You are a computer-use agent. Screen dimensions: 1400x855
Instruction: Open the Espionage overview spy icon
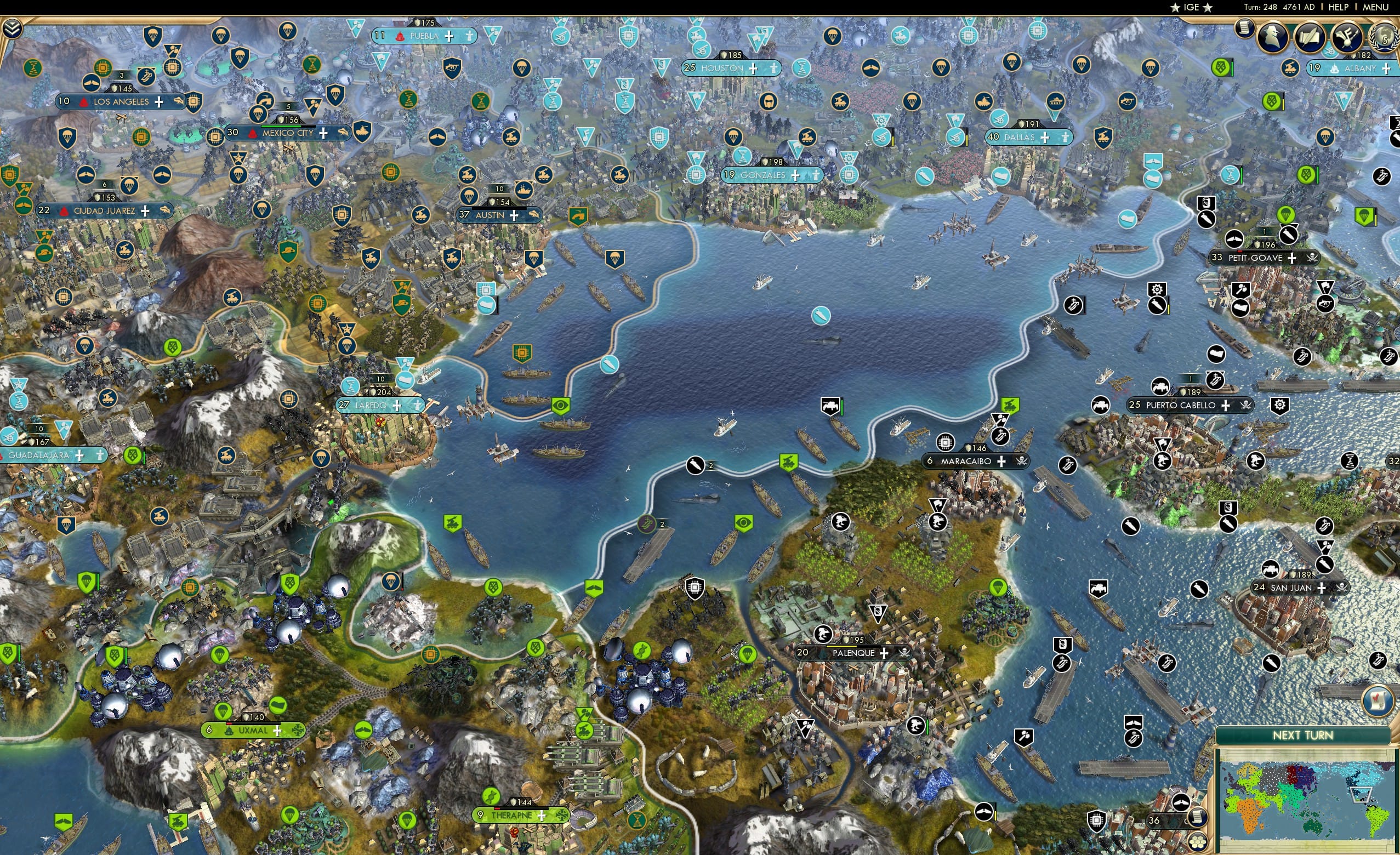[1274, 37]
